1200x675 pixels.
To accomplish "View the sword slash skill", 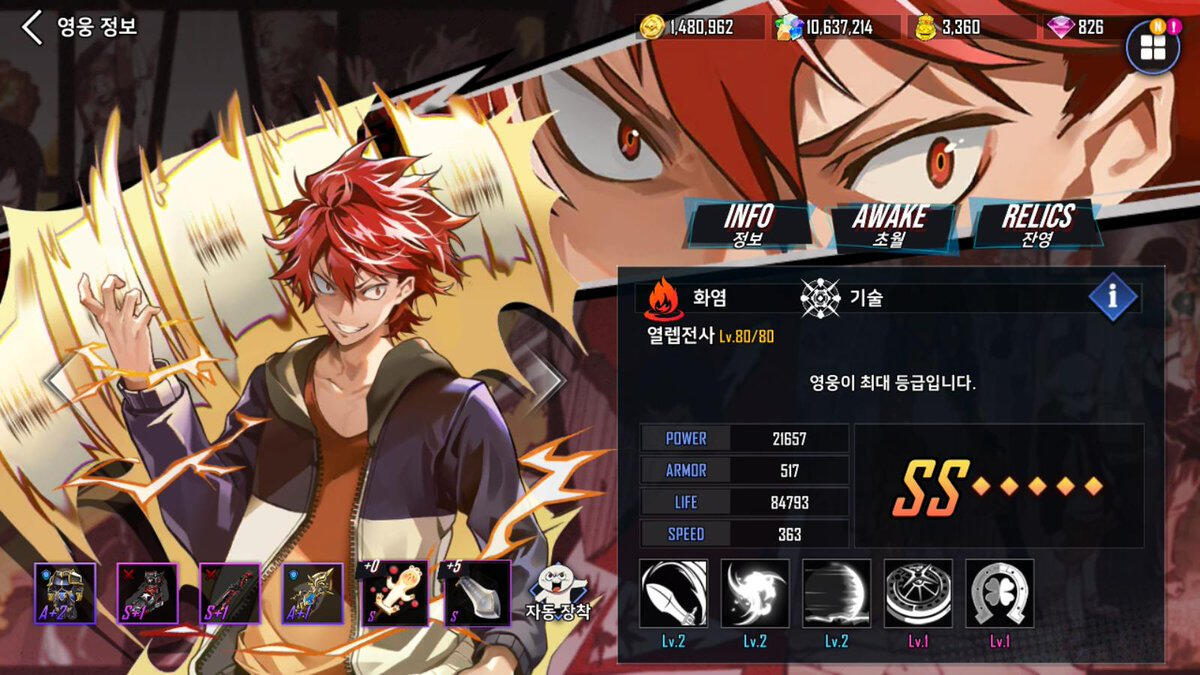I will 673,593.
